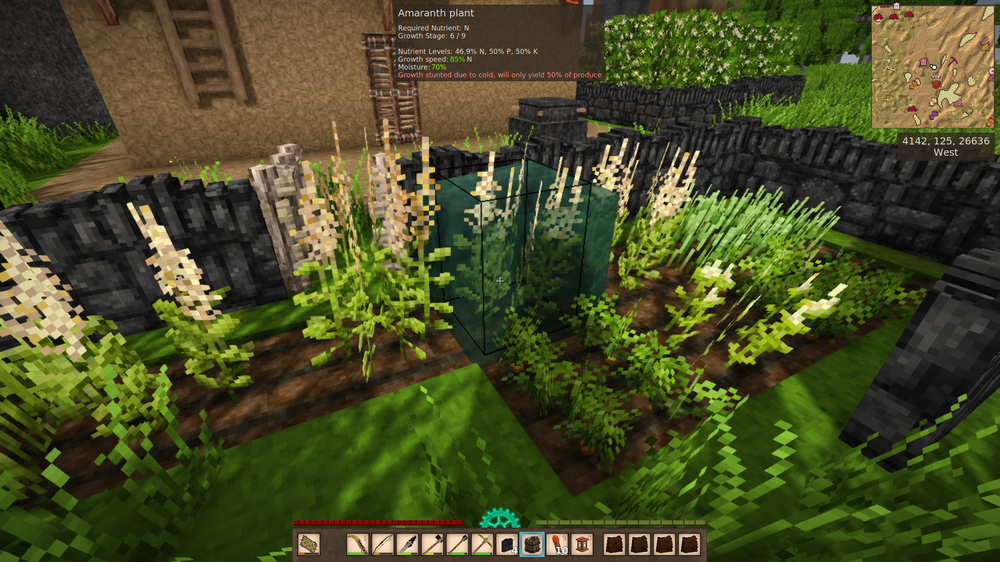
Task: Select the highlighted container hotbar slot
Action: 532,544
